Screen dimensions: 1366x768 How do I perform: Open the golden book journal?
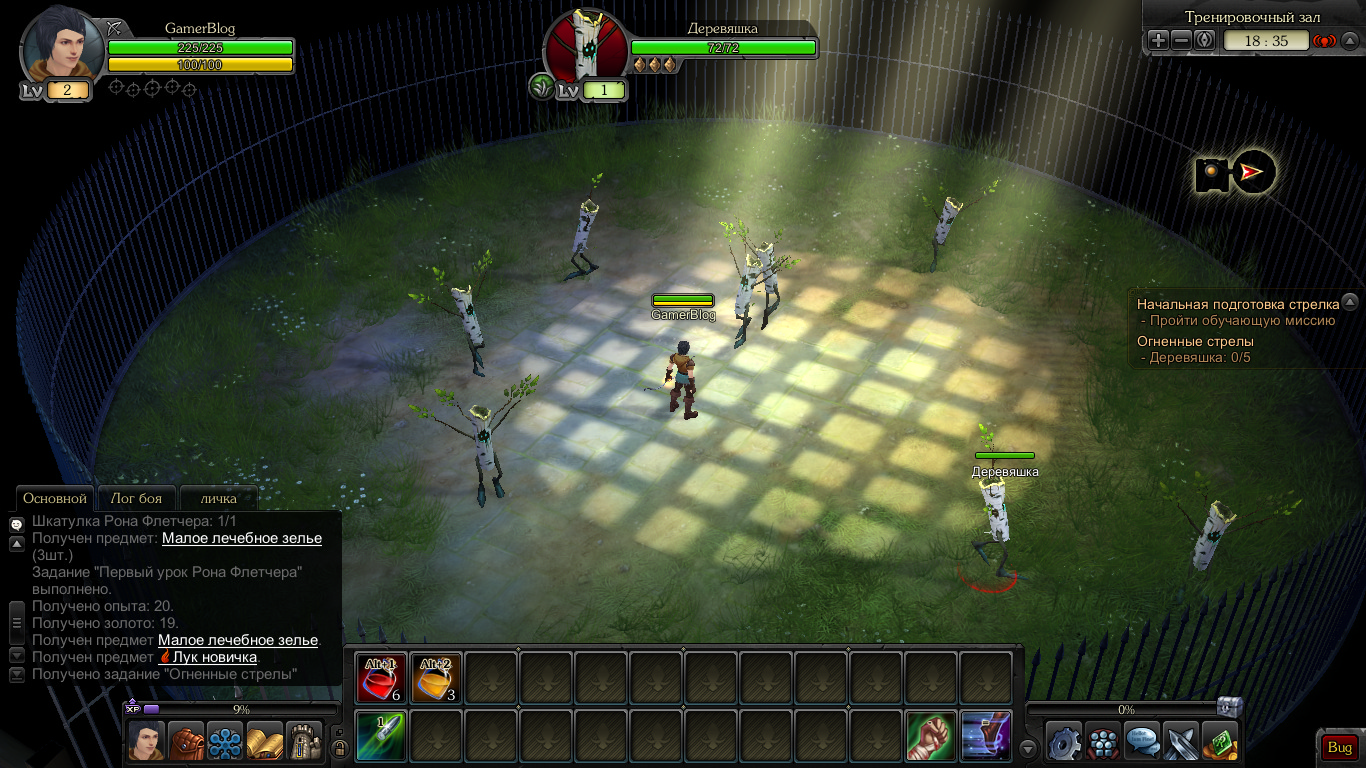pos(265,741)
